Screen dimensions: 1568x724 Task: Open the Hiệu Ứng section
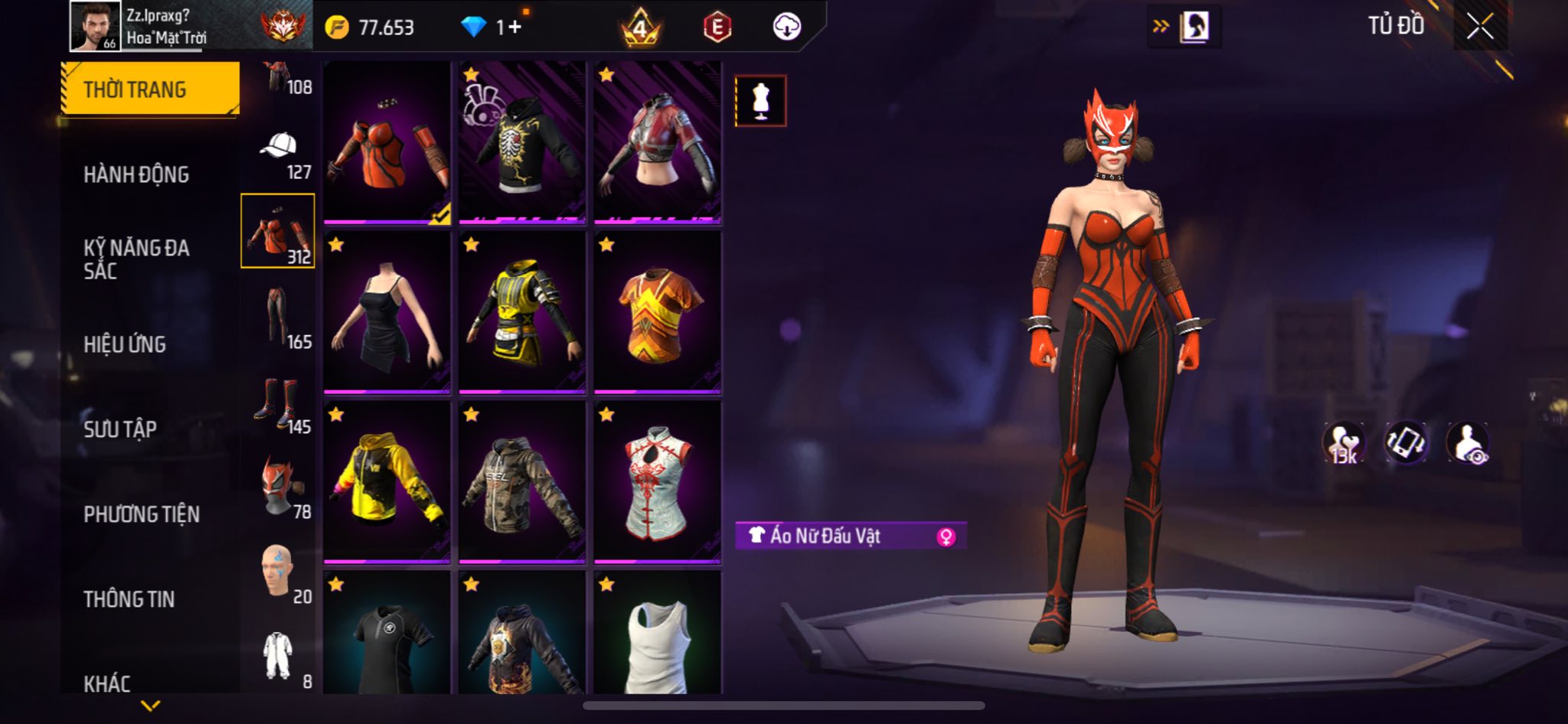pos(125,344)
